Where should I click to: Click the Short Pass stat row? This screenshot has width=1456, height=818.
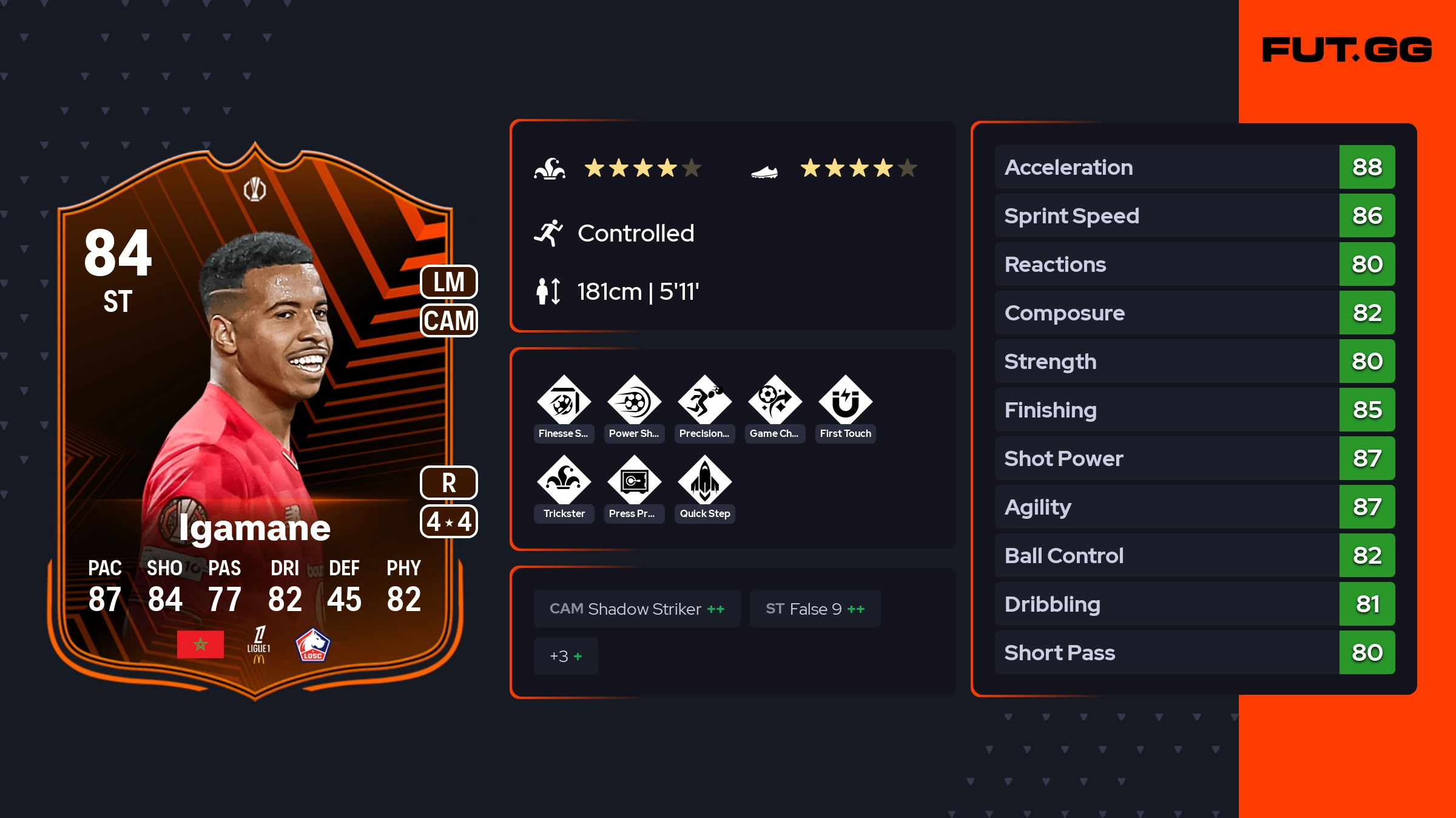(x=1194, y=652)
